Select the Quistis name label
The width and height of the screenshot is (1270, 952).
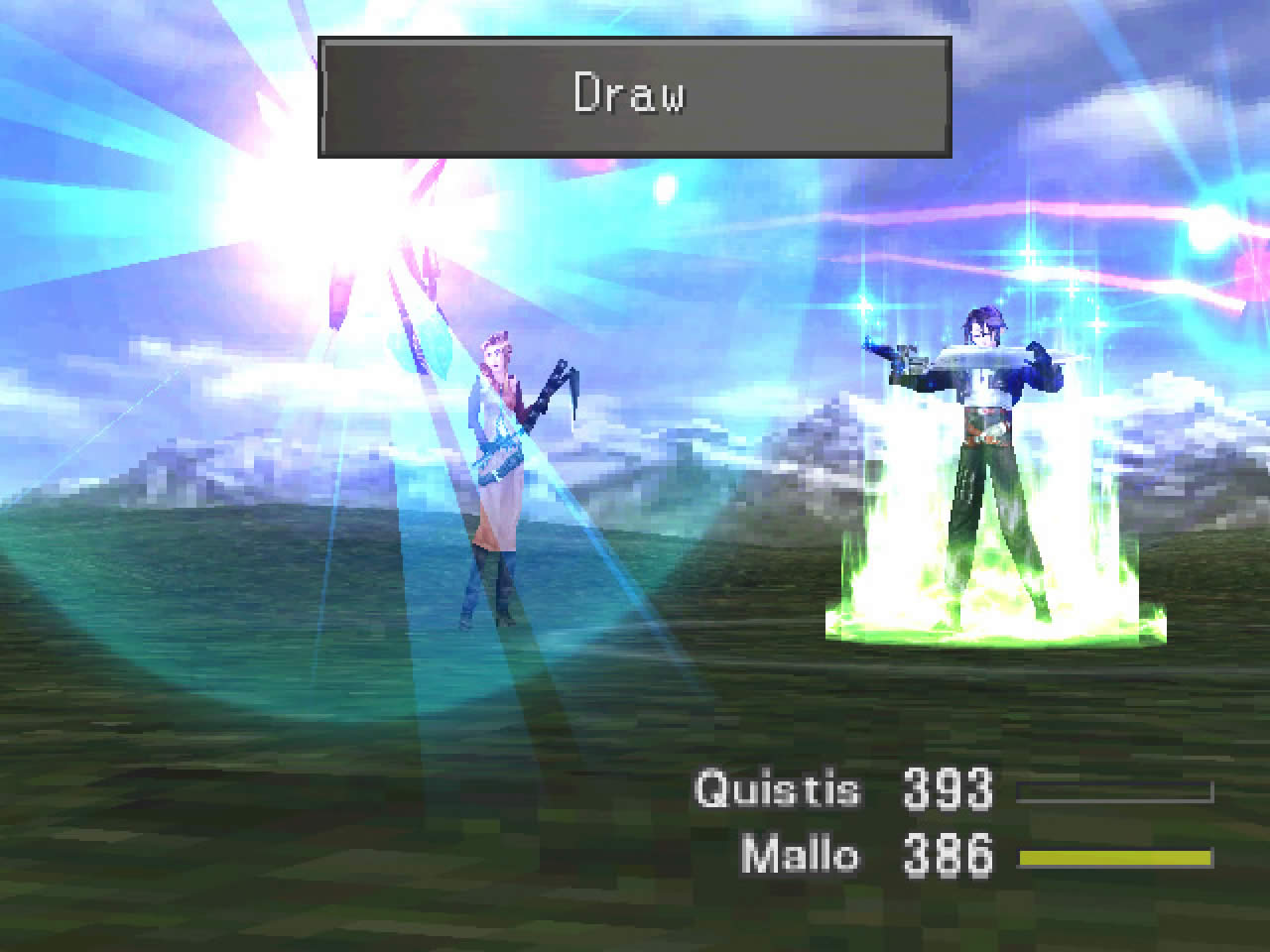(x=779, y=788)
